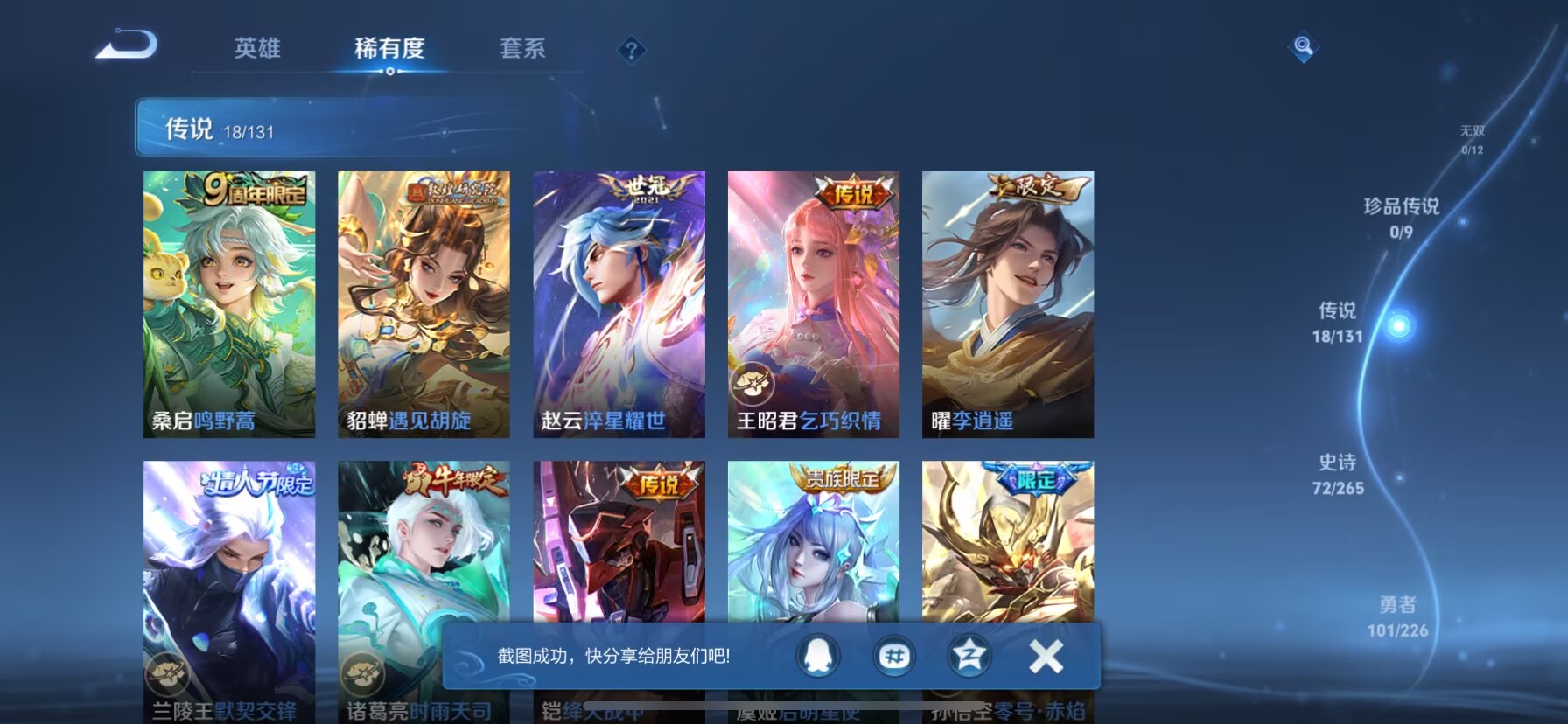Click the star badge on 兰陵王默契交锋 card
Image resolution: width=1568 pixels, height=724 pixels.
tap(168, 674)
